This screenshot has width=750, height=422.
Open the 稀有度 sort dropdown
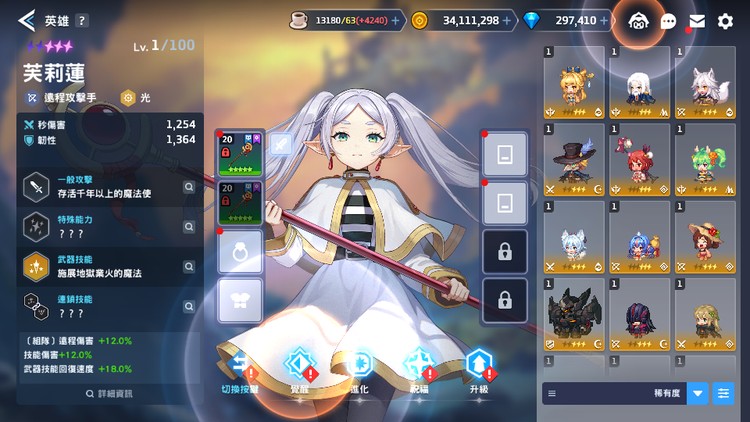click(x=697, y=393)
